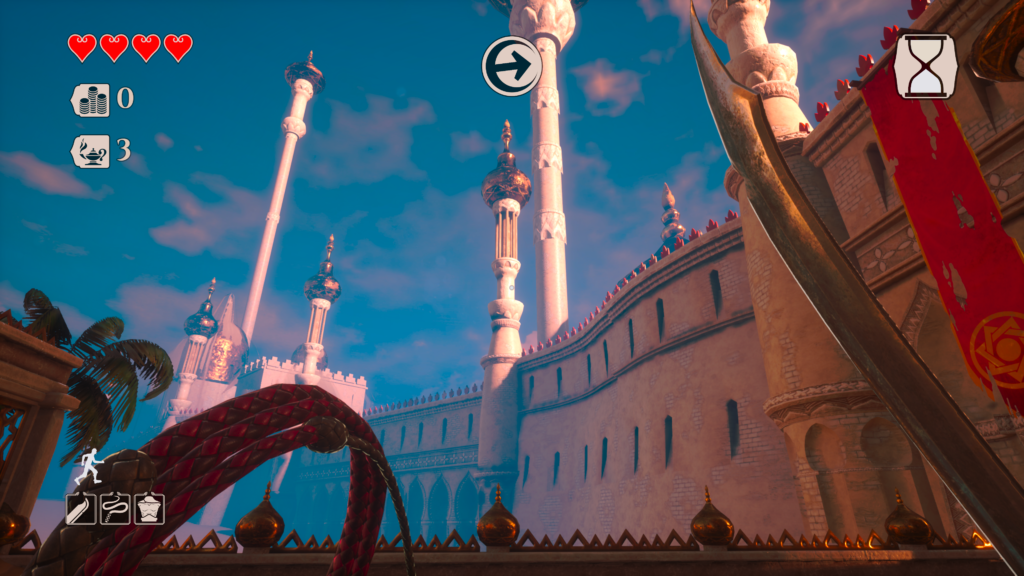Screen dimensions: 1024x576
Task: Click the gold coins stack icon
Action: coord(91,100)
